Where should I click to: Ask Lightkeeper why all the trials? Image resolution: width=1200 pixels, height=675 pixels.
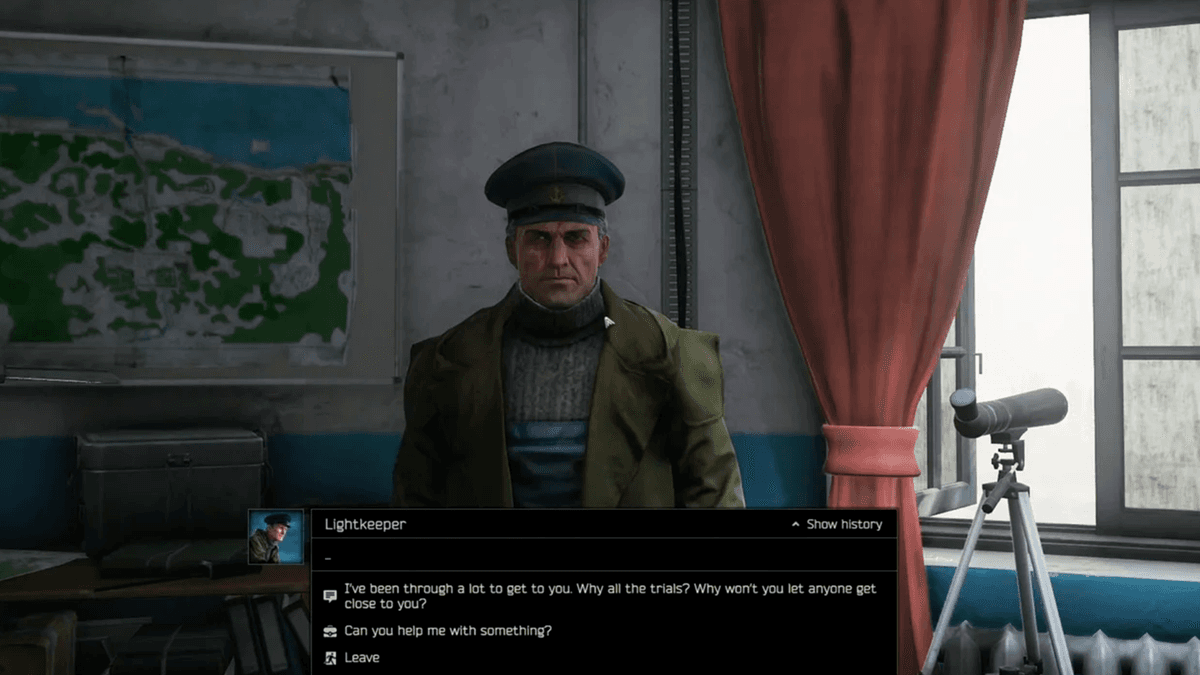click(609, 597)
